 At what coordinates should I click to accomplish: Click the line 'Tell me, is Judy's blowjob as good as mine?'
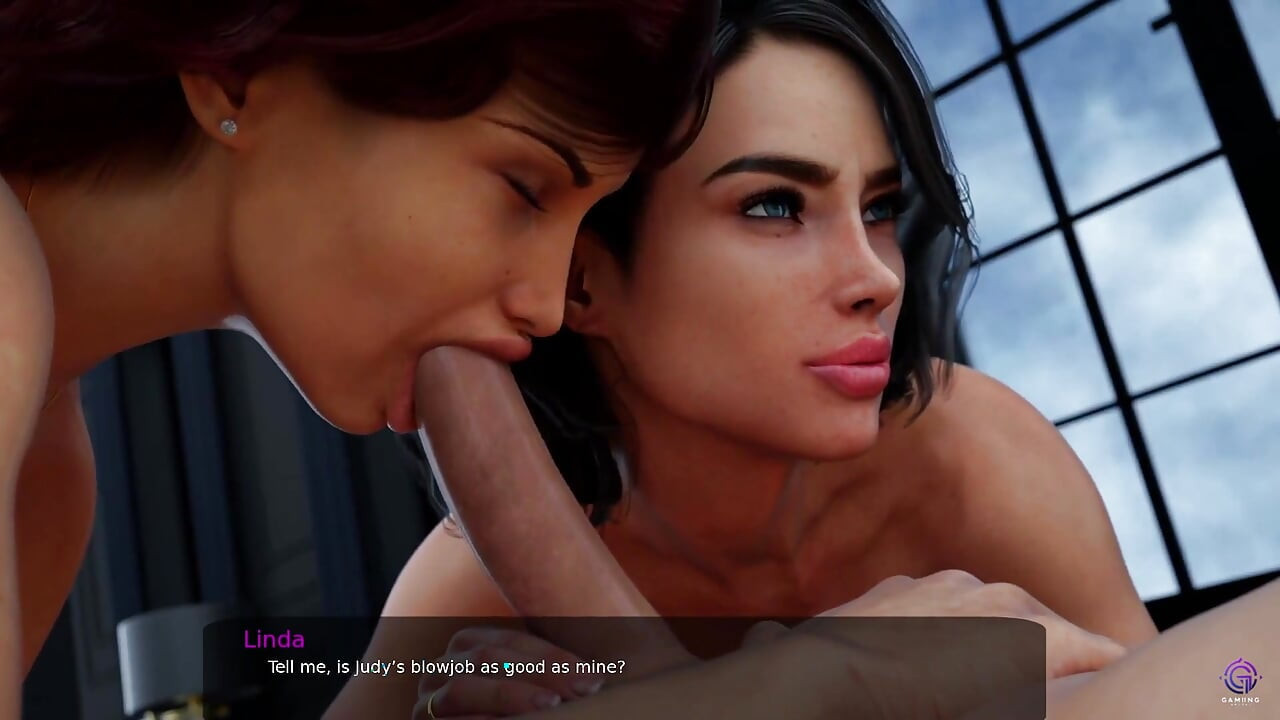[x=445, y=666]
